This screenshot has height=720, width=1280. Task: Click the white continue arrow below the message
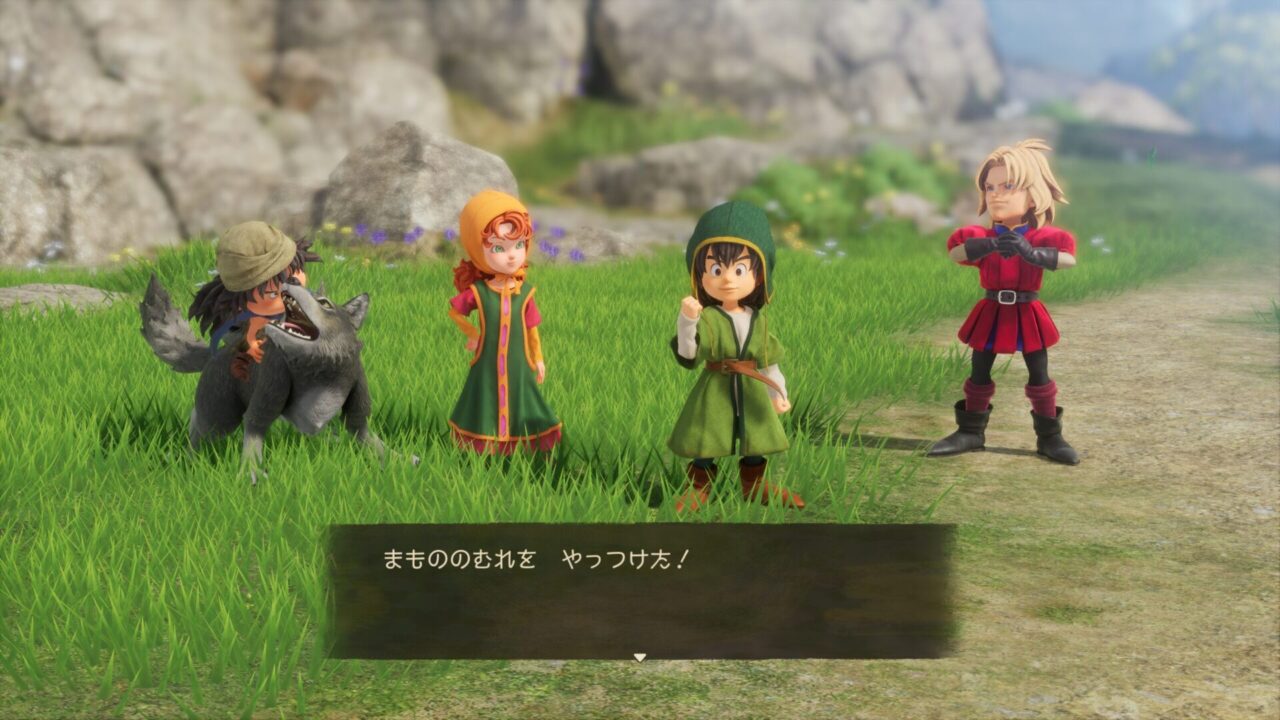(x=640, y=657)
